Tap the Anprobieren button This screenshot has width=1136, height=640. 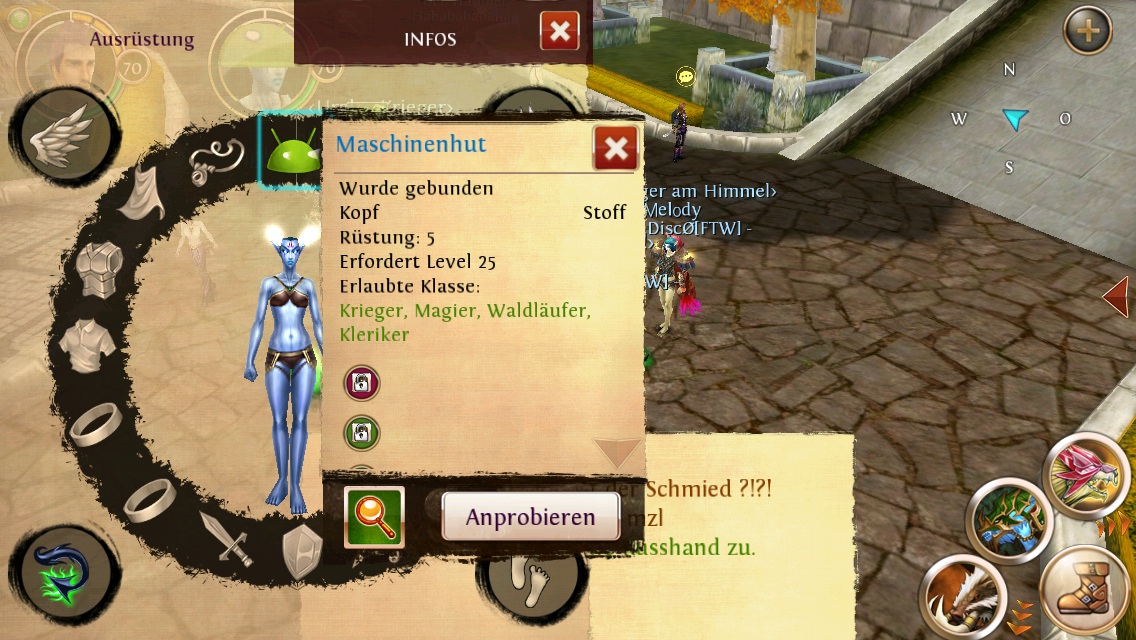click(530, 517)
